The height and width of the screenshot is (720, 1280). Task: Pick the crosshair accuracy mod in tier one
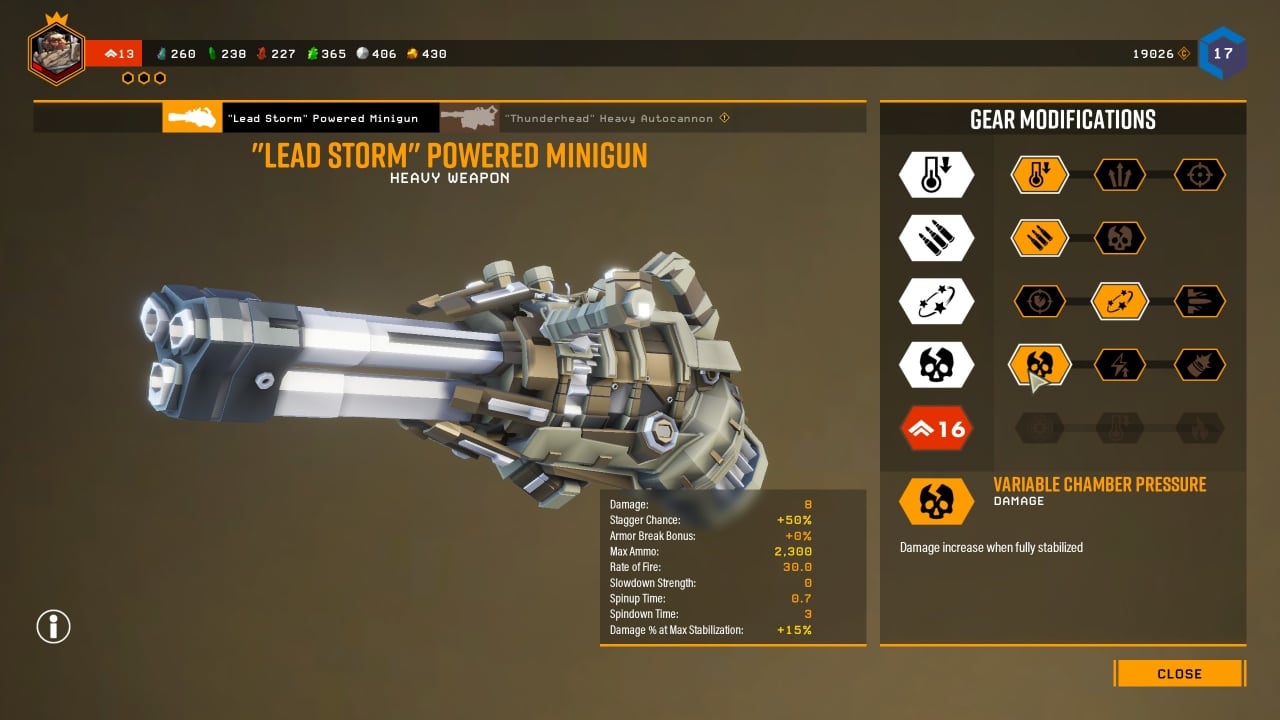tap(1200, 175)
